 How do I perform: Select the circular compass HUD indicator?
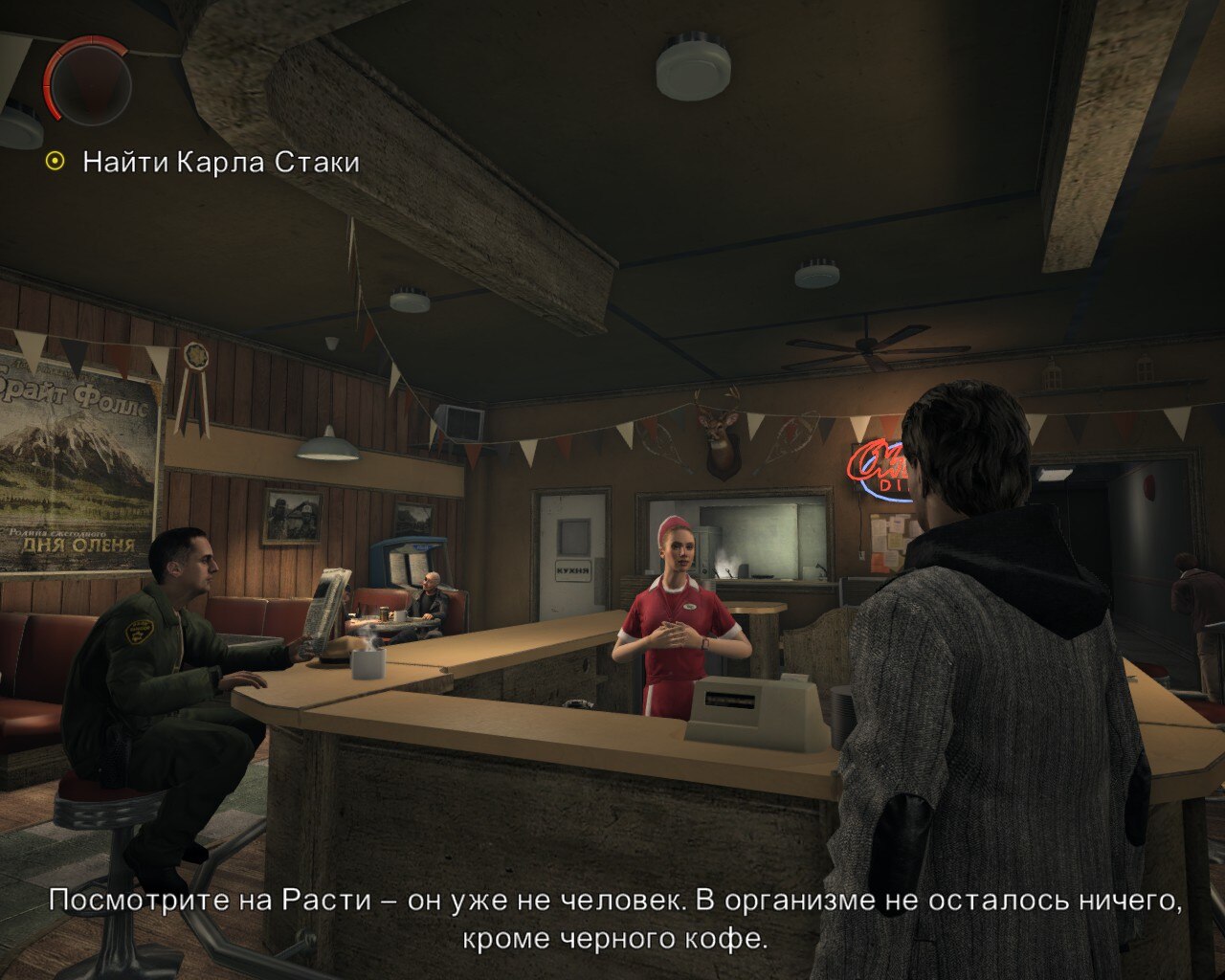91,81
